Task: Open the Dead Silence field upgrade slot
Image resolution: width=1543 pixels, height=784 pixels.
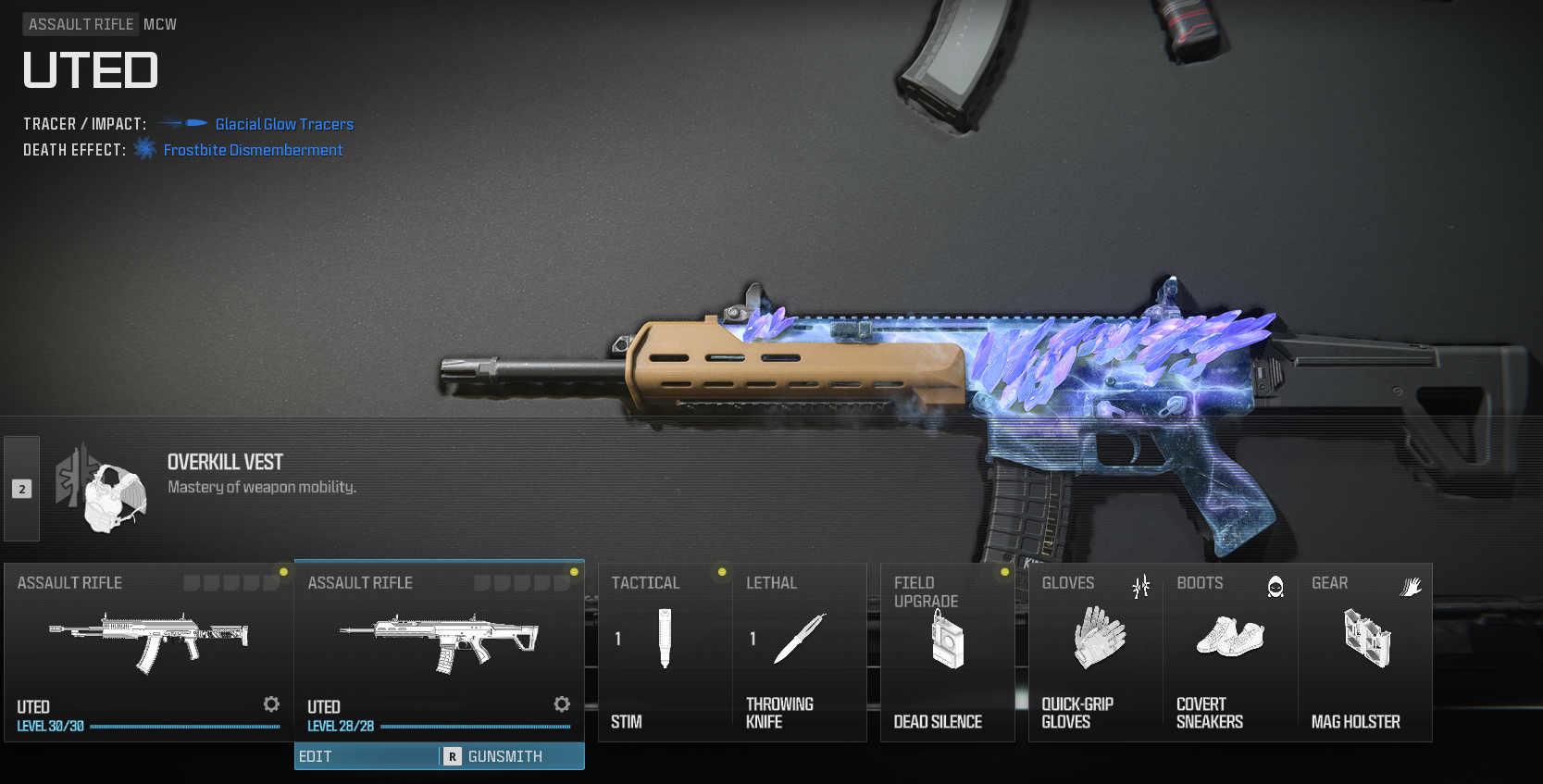Action: pyautogui.click(x=947, y=652)
